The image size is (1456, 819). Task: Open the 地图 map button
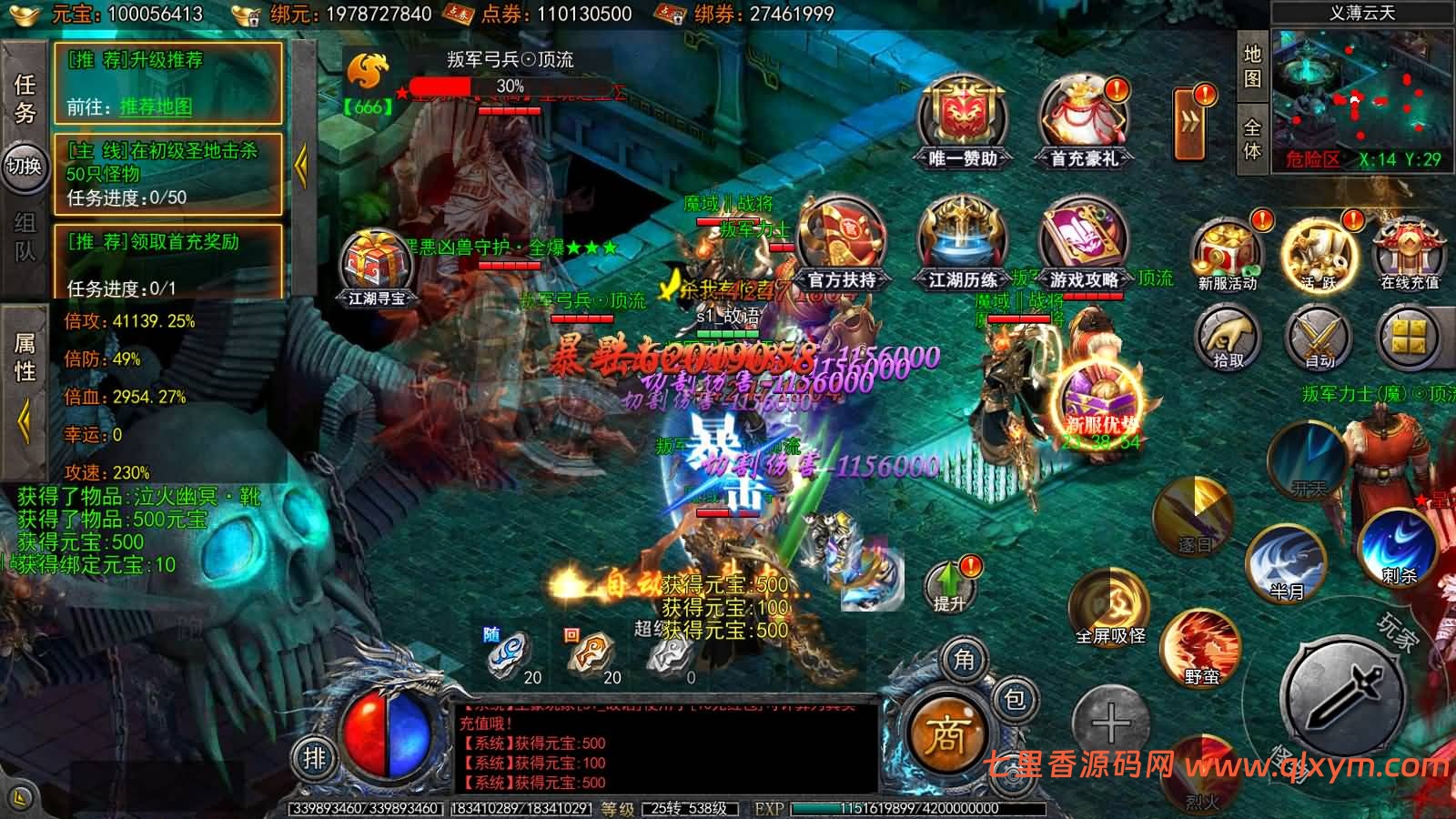(1253, 66)
